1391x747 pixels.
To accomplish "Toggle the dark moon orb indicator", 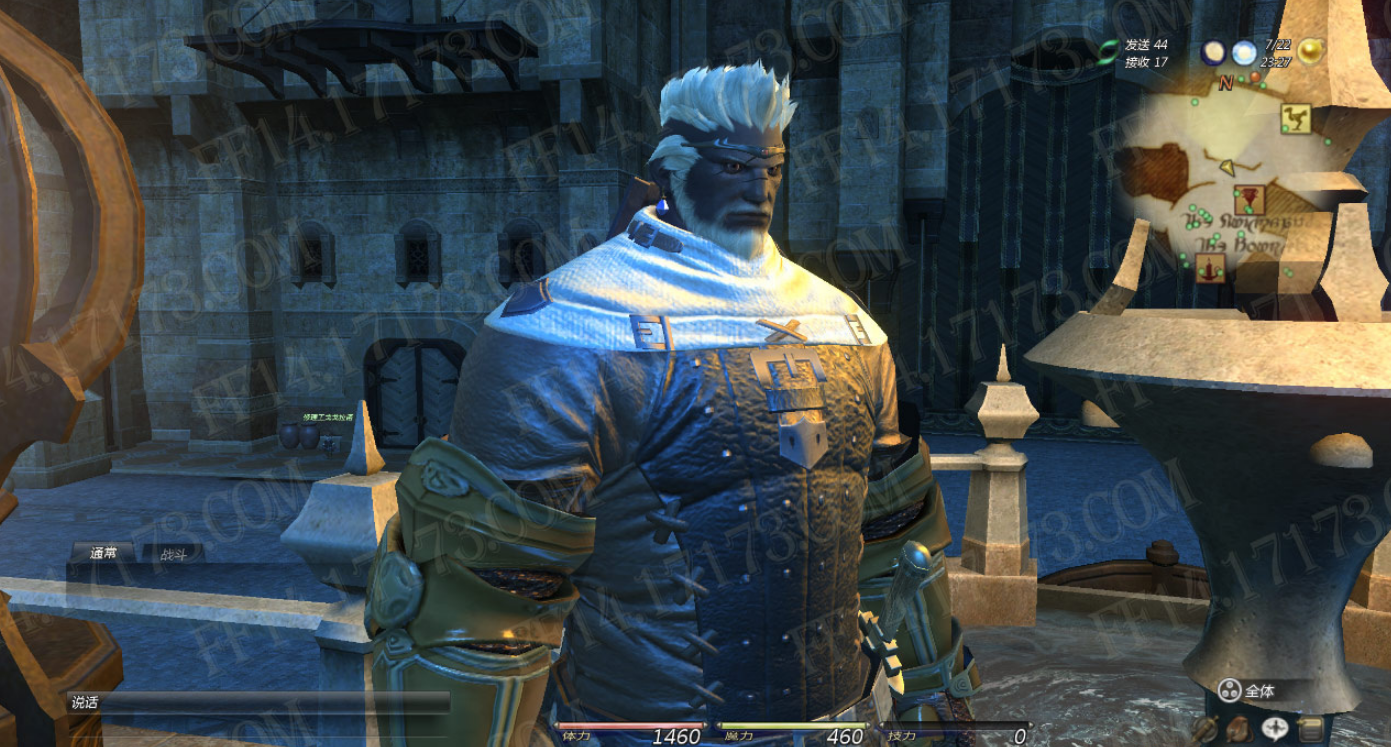I will (x=1213, y=52).
